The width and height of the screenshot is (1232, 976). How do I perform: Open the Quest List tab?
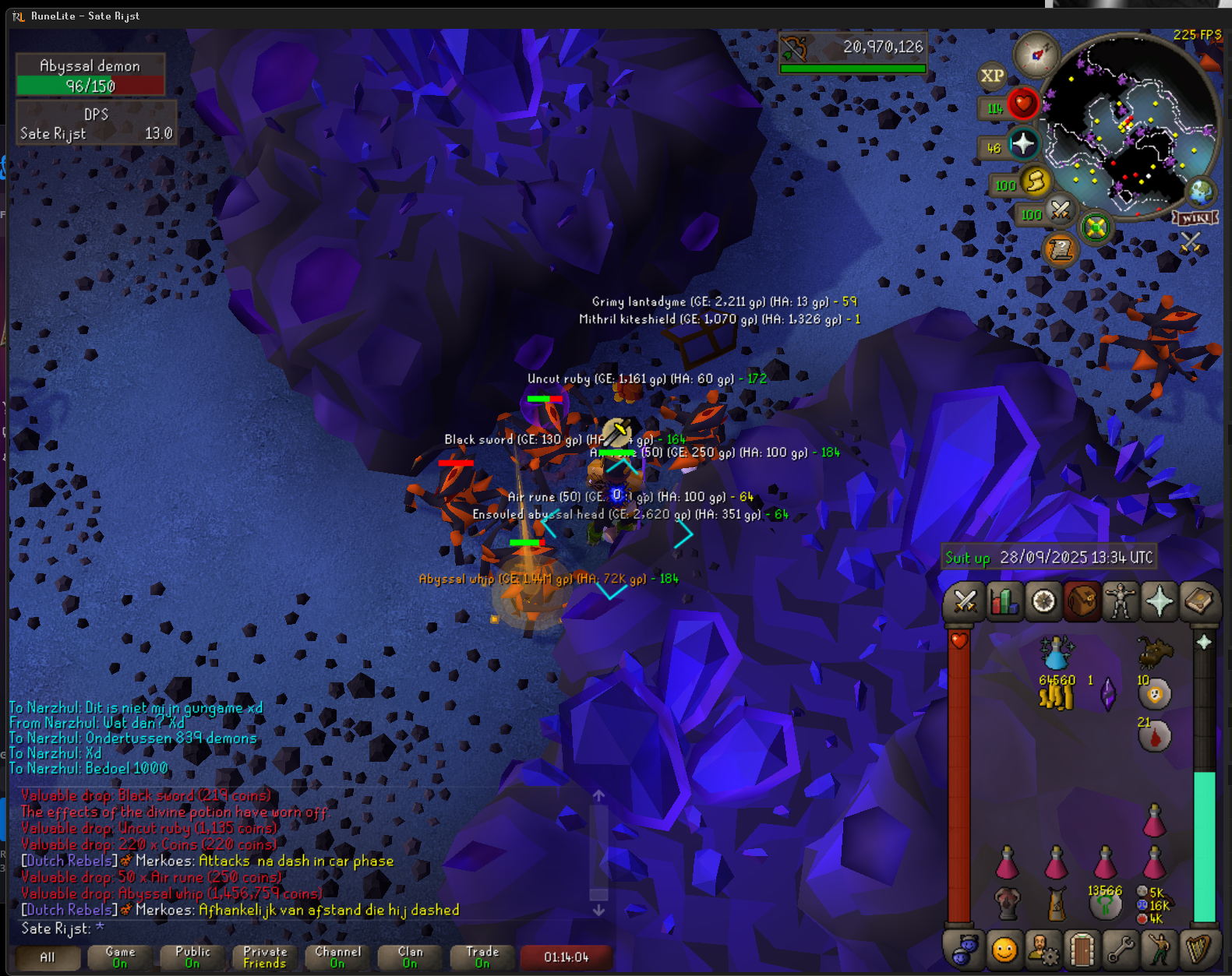[1043, 602]
